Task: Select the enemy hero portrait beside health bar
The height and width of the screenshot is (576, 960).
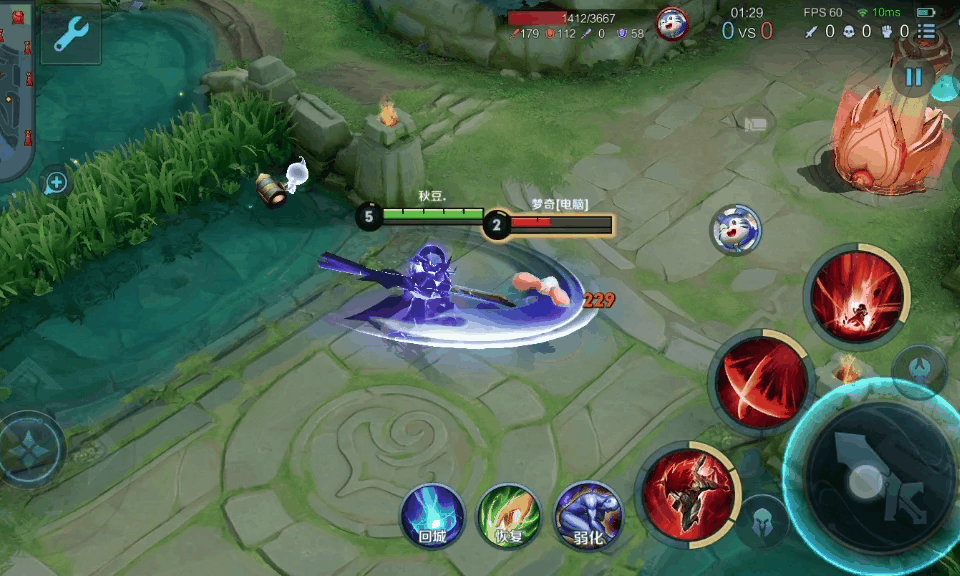Action: click(672, 22)
